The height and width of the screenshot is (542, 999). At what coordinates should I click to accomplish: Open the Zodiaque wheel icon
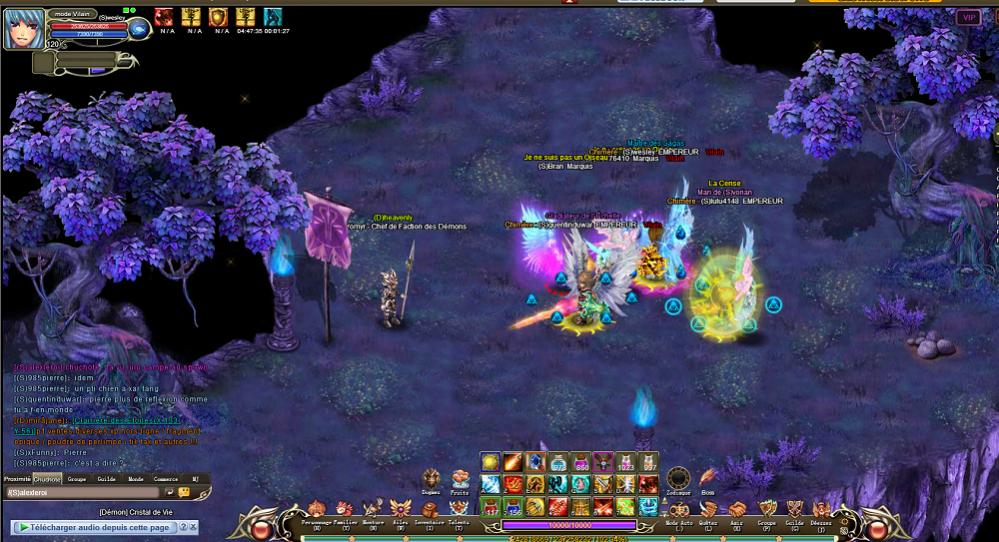678,479
